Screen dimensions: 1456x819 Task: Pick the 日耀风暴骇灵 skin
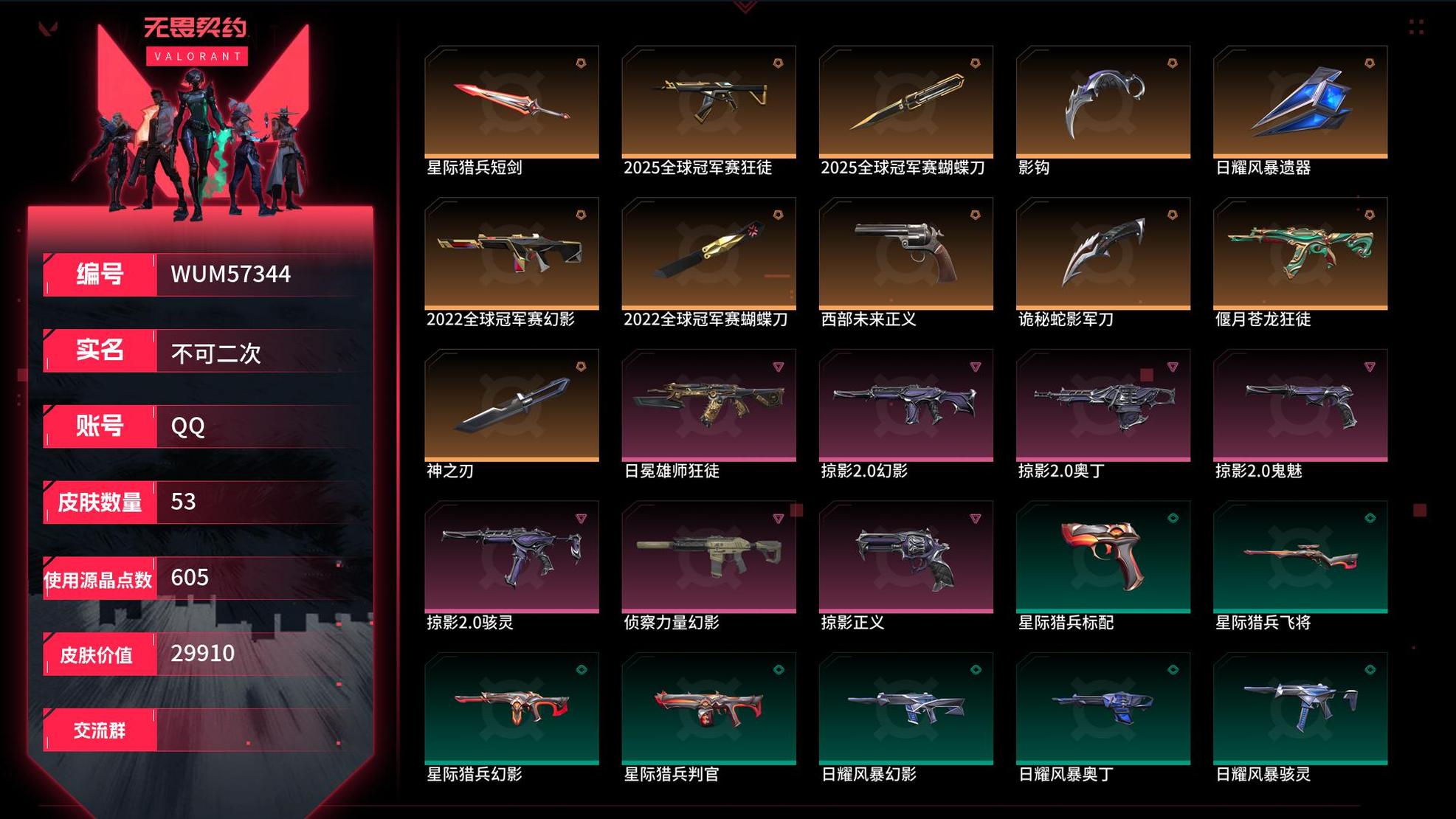point(1300,708)
